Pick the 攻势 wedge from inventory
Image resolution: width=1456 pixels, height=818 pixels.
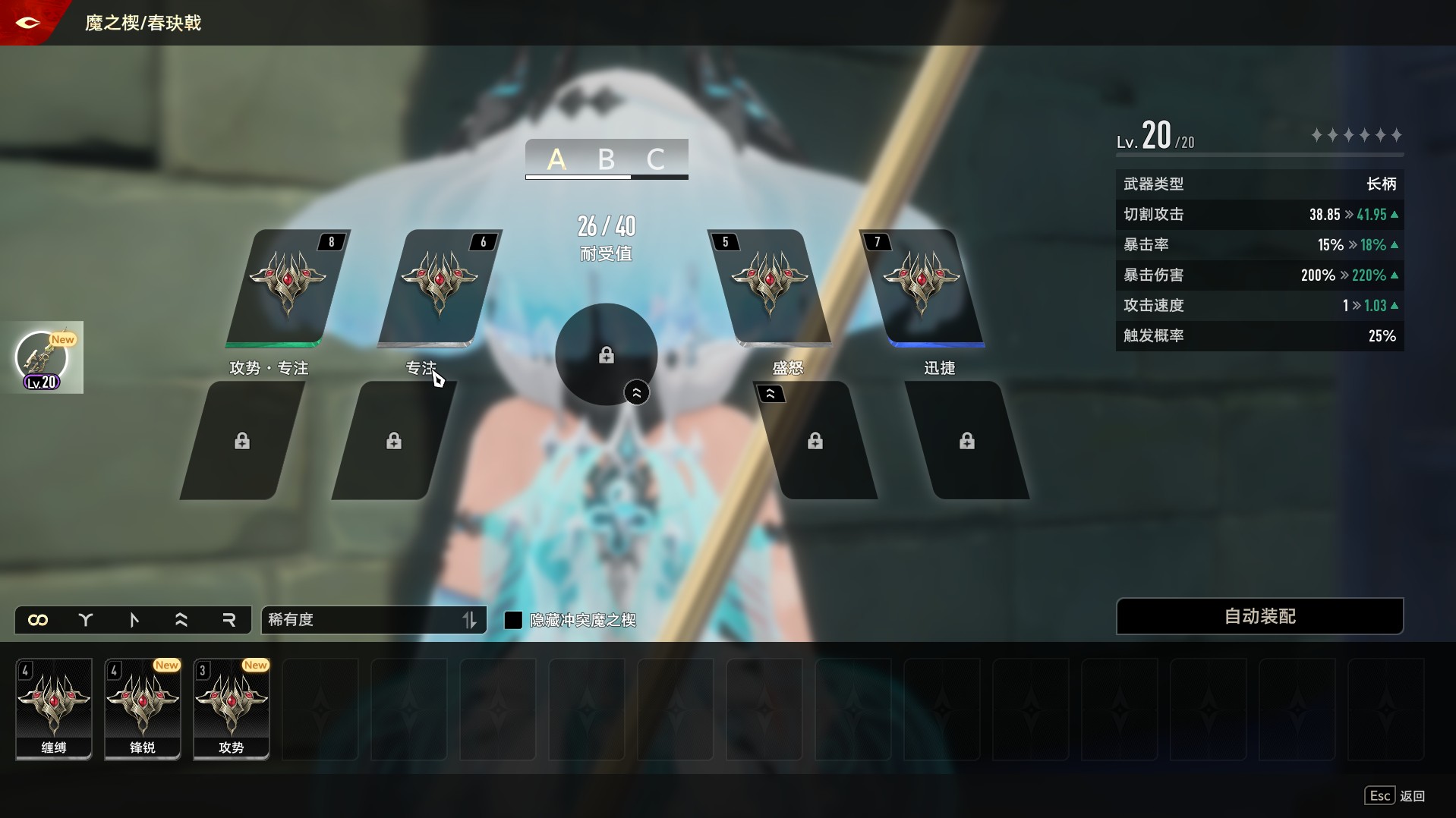(x=232, y=708)
